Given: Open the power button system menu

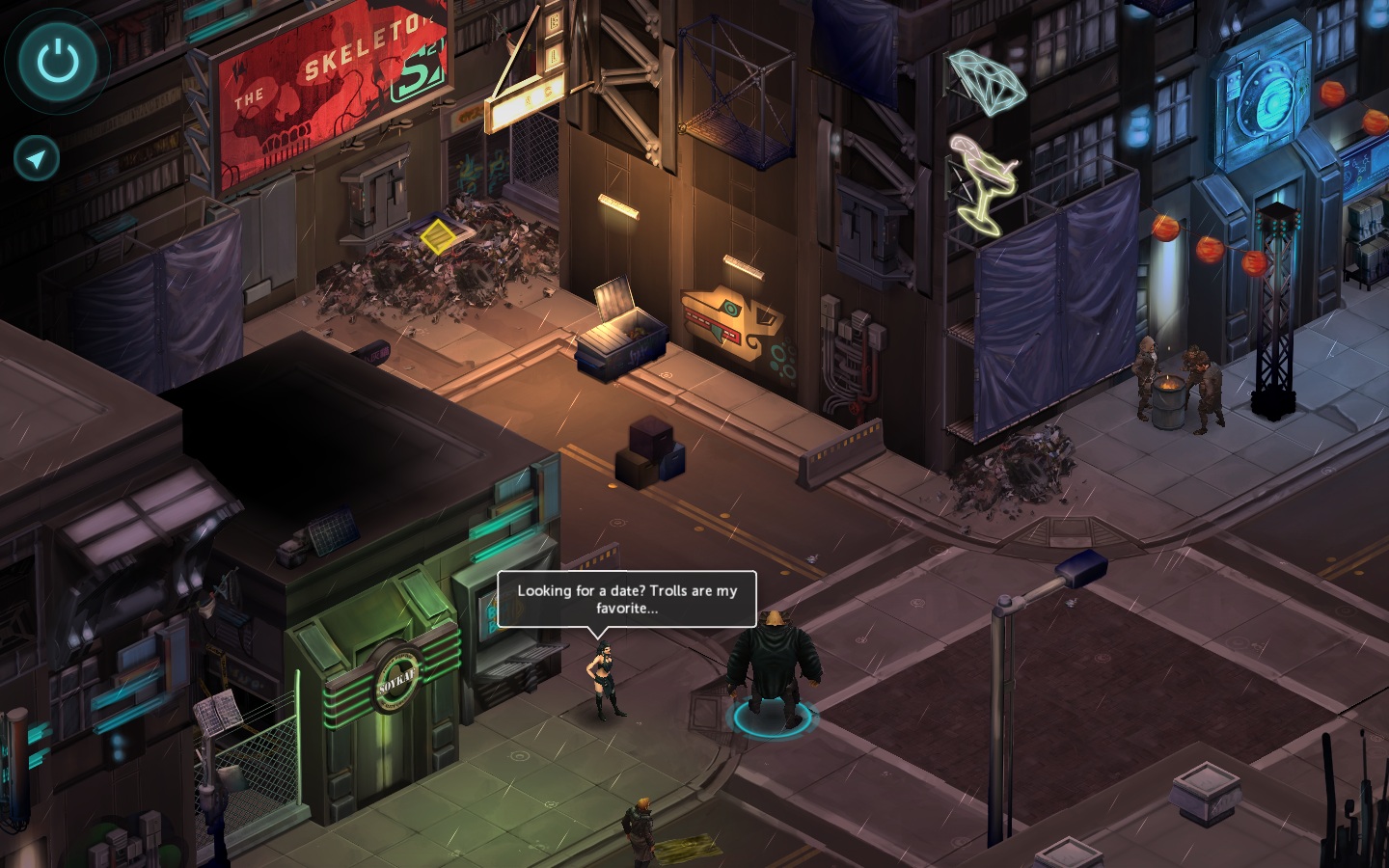Looking at the screenshot, I should pyautogui.click(x=58, y=60).
